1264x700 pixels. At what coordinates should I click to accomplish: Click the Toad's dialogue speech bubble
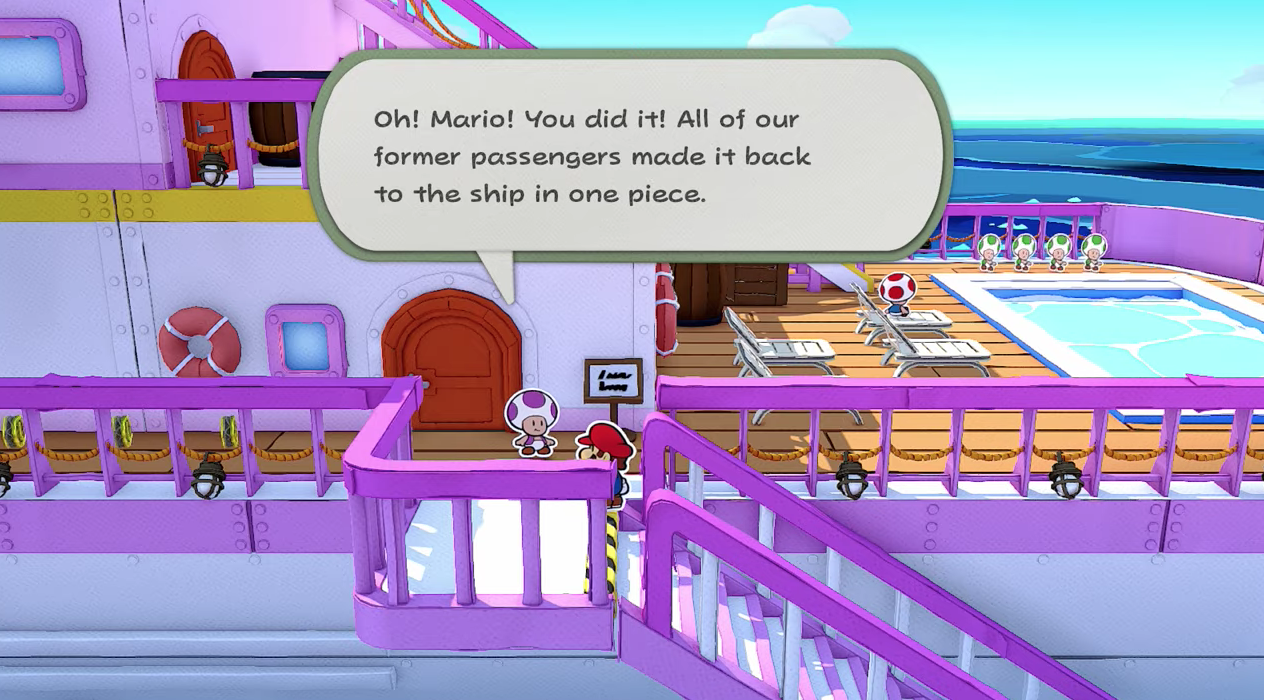pos(628,155)
